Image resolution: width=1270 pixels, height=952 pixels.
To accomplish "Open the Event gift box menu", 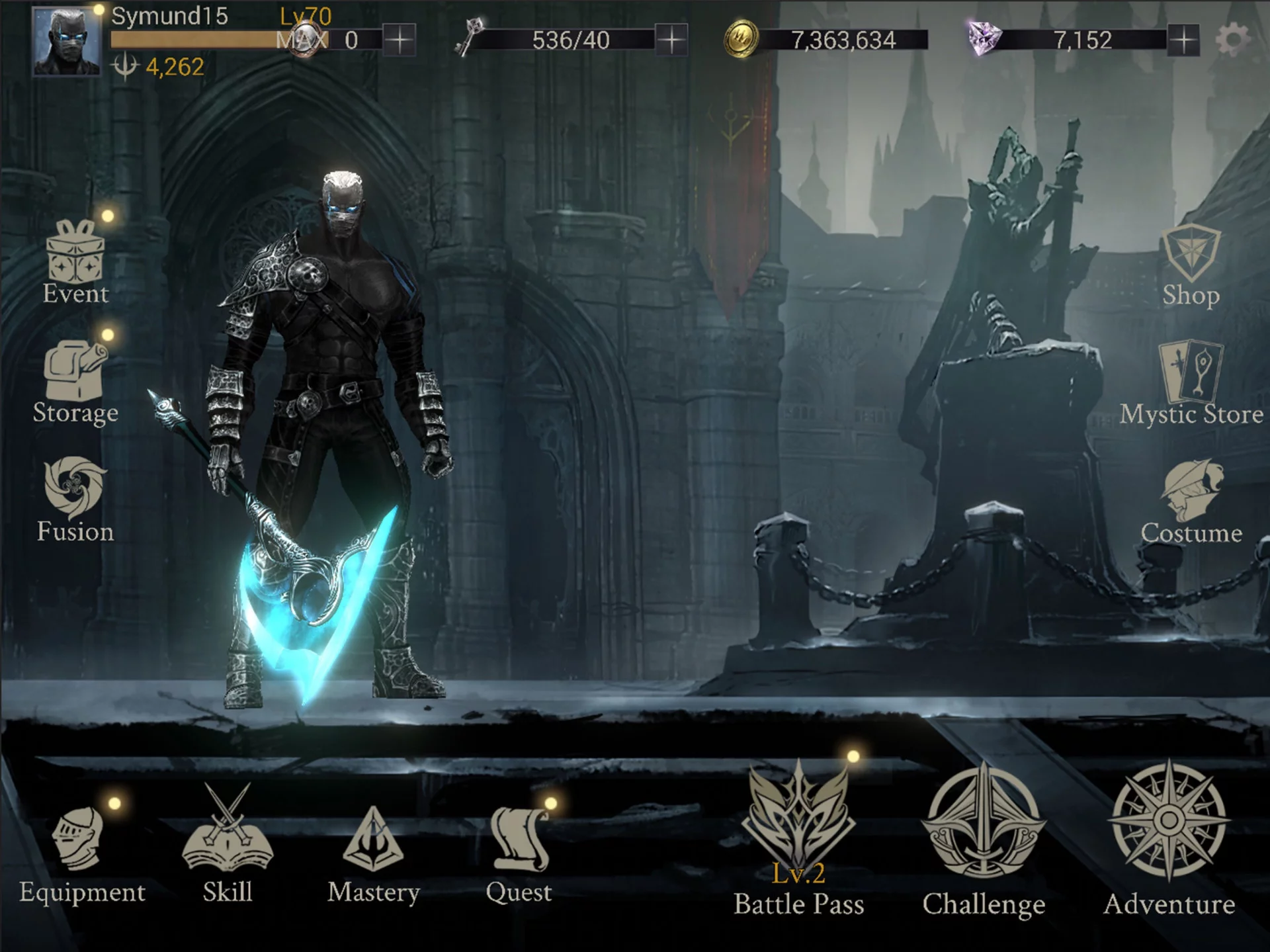I will 75,261.
